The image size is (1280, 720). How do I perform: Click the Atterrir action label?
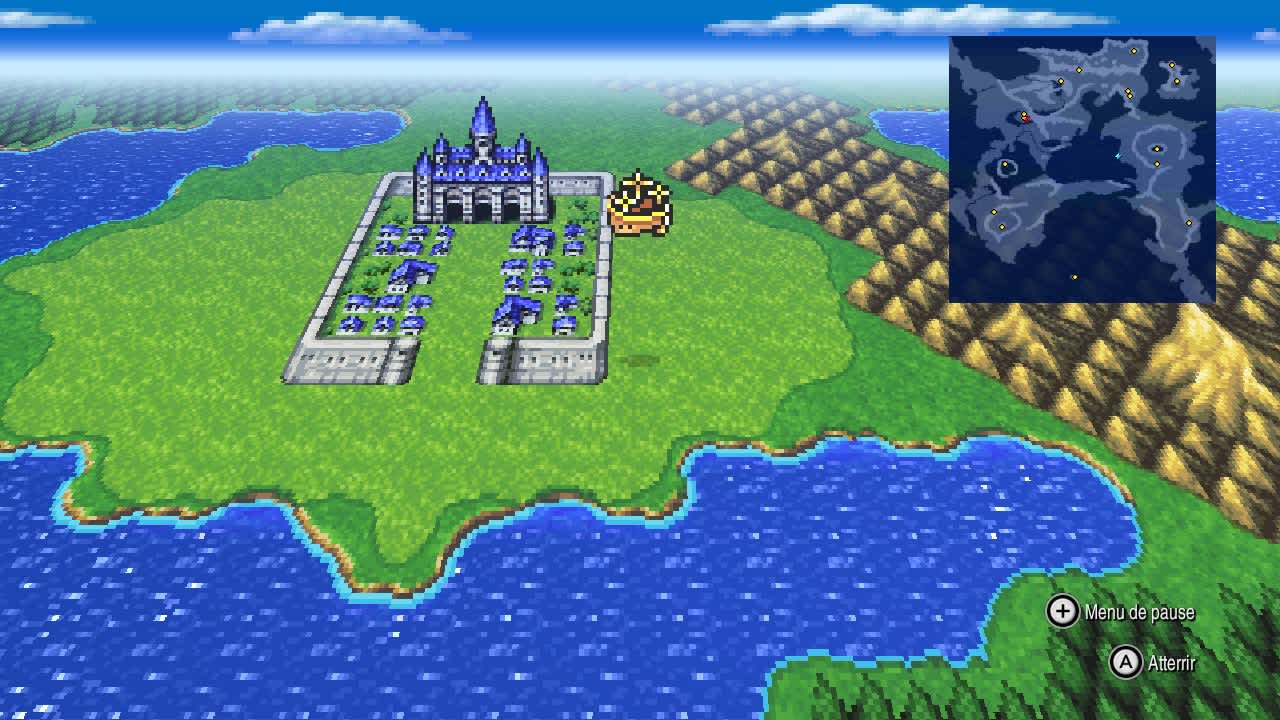click(x=1172, y=662)
